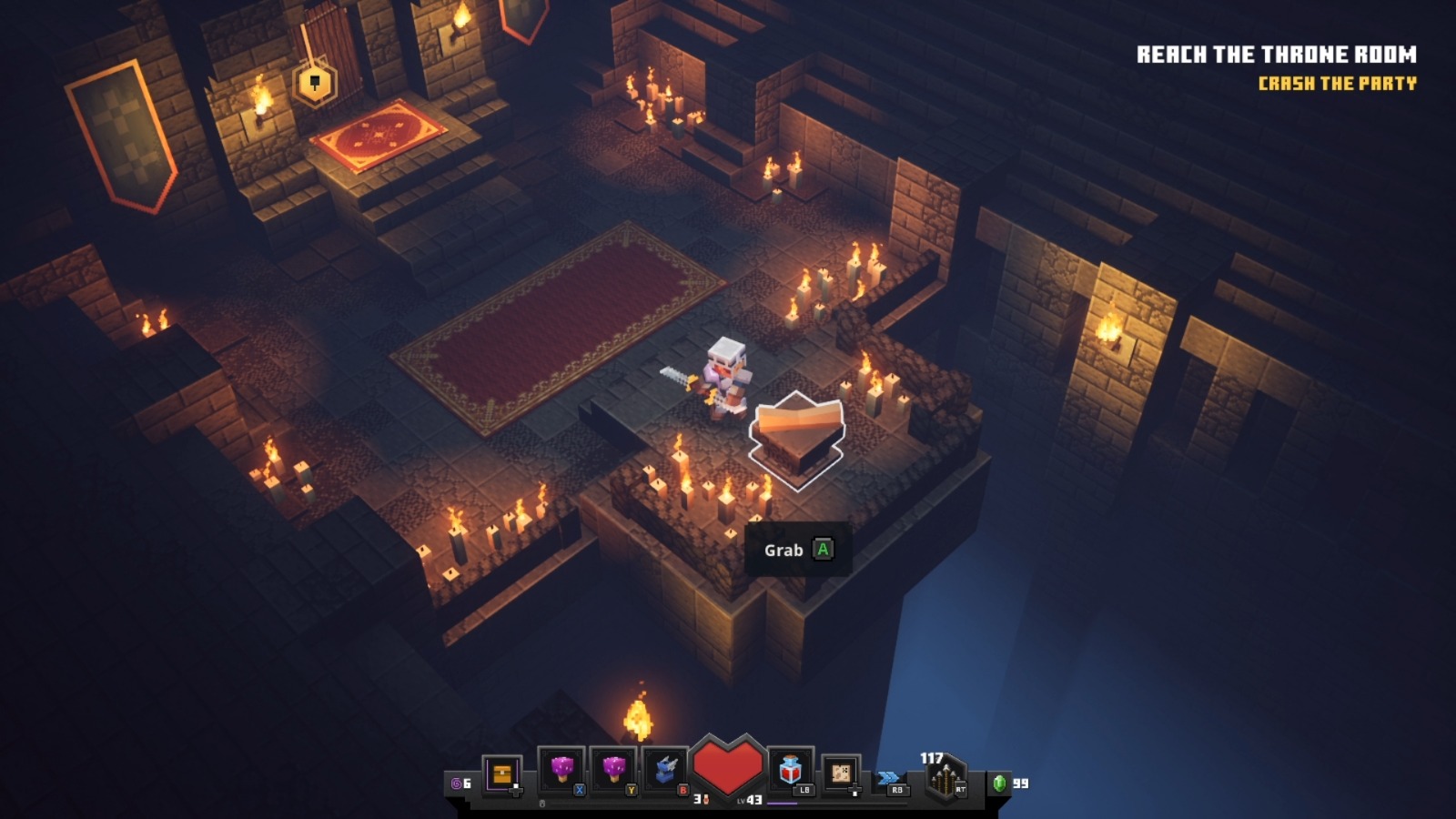Click the Reach the Throne Room objective
Image resolution: width=1456 pixels, height=819 pixels.
click(1276, 55)
